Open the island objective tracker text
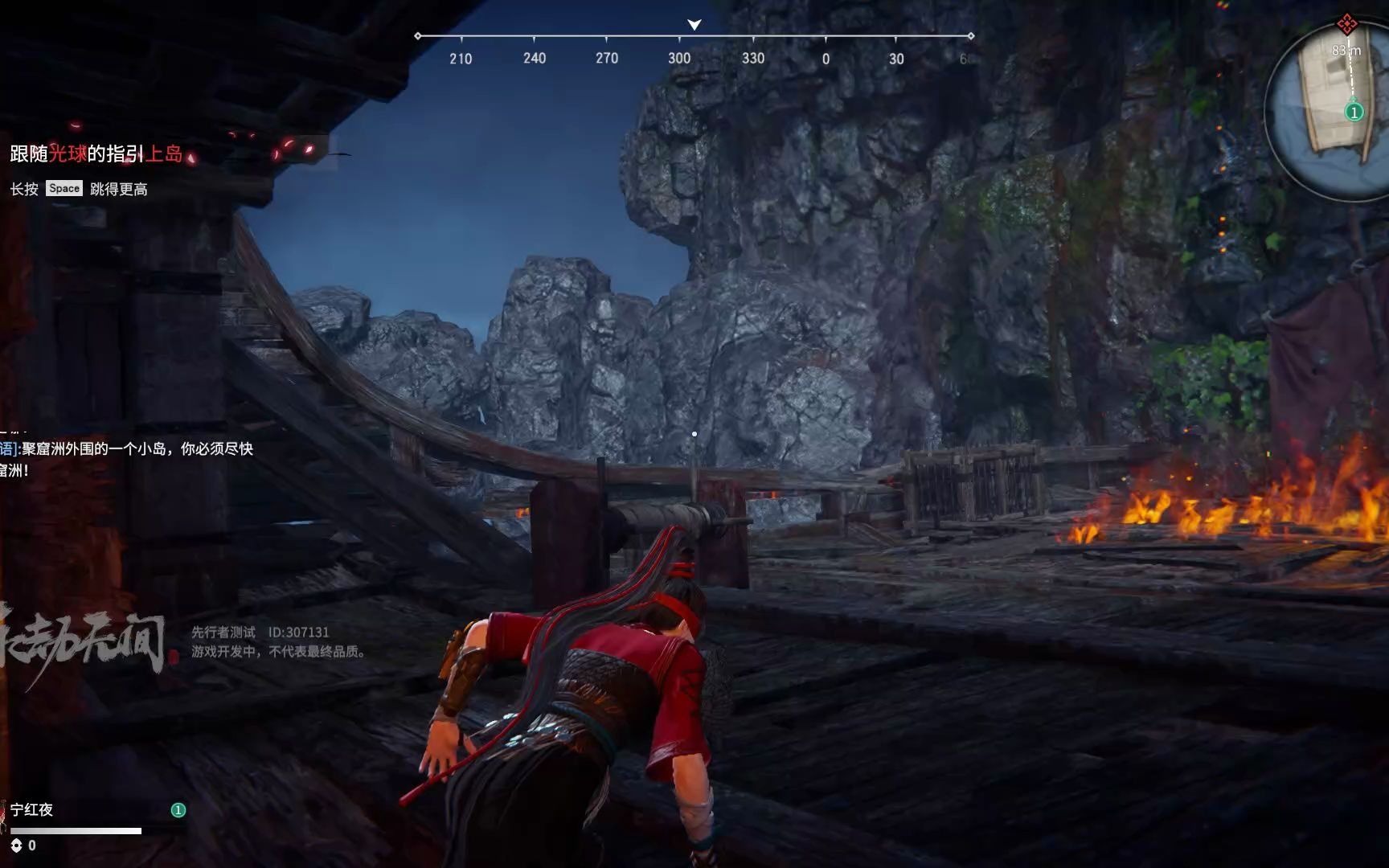This screenshot has width=1389, height=868. pyautogui.click(x=96, y=154)
